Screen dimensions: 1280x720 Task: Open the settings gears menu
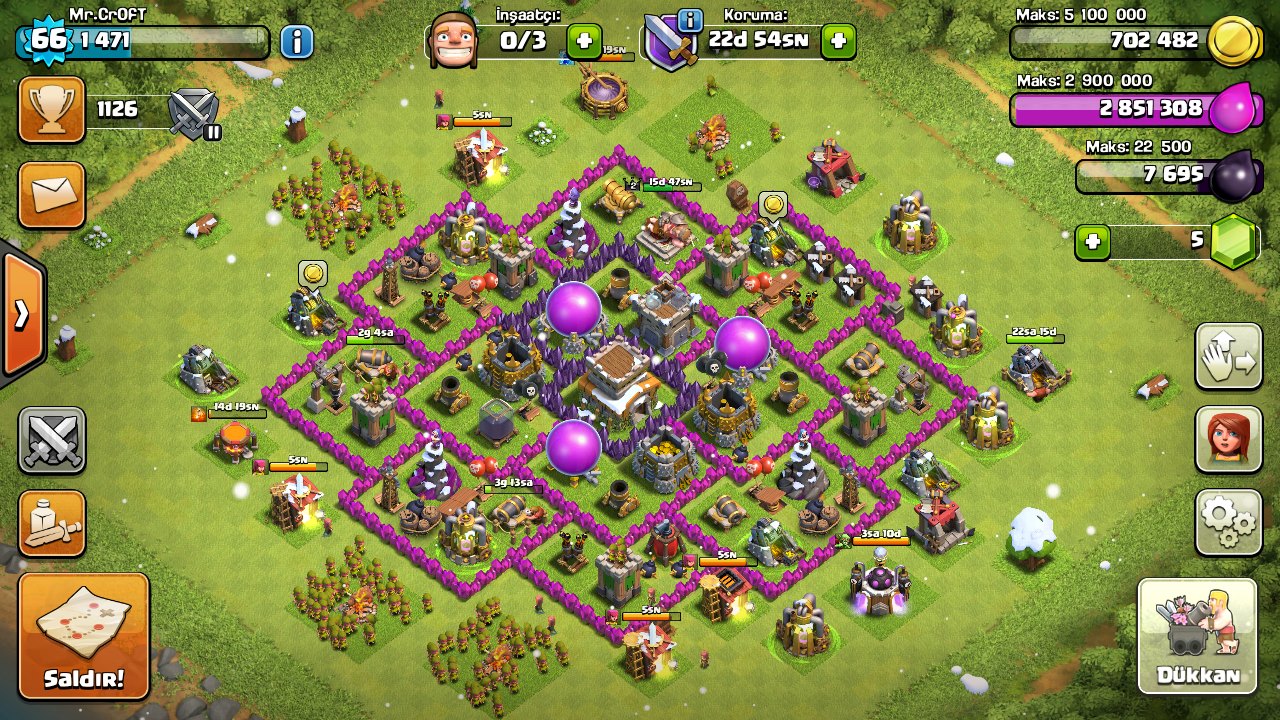click(x=1228, y=521)
